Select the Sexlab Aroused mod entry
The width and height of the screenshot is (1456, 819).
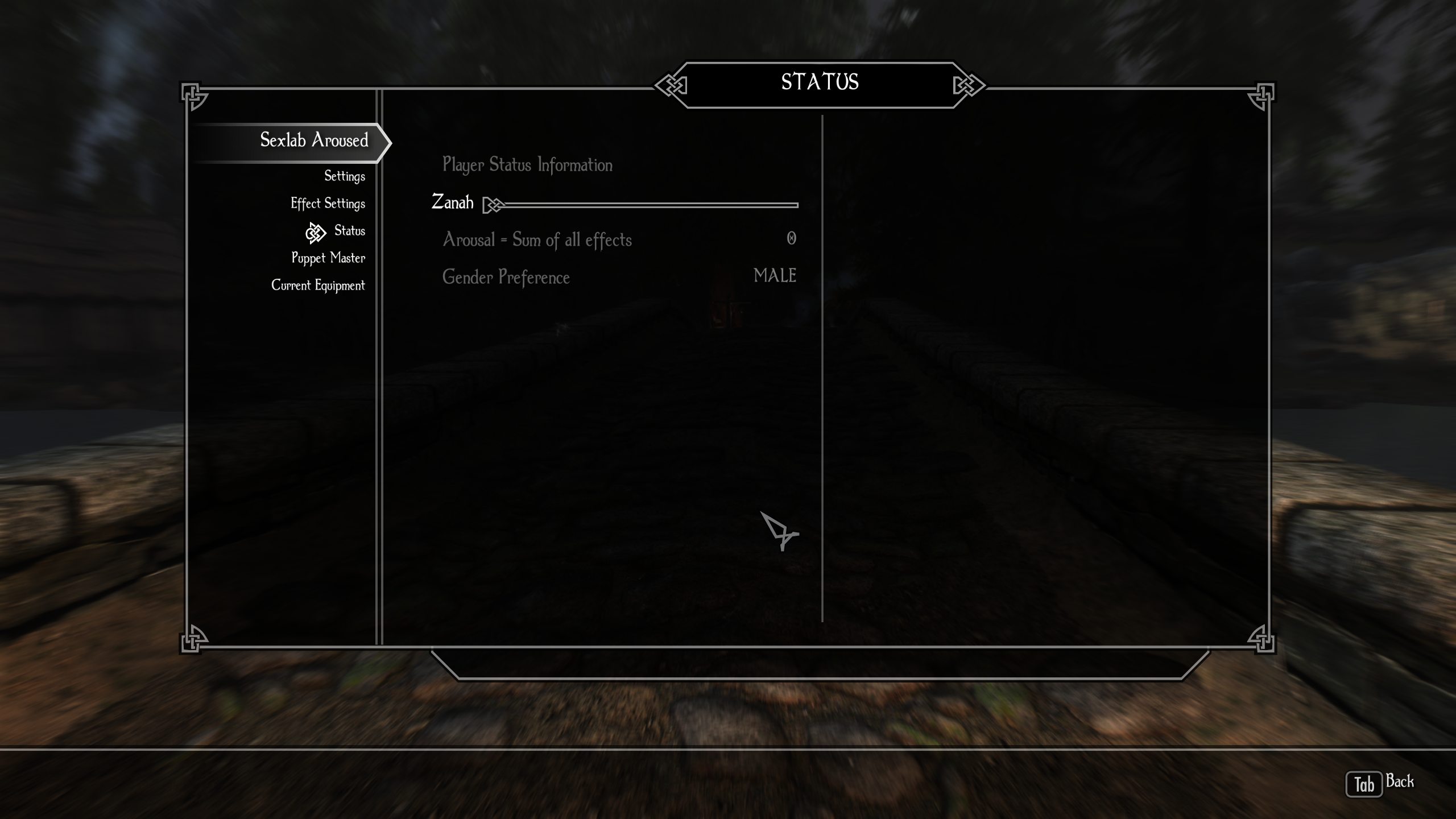[x=314, y=140]
